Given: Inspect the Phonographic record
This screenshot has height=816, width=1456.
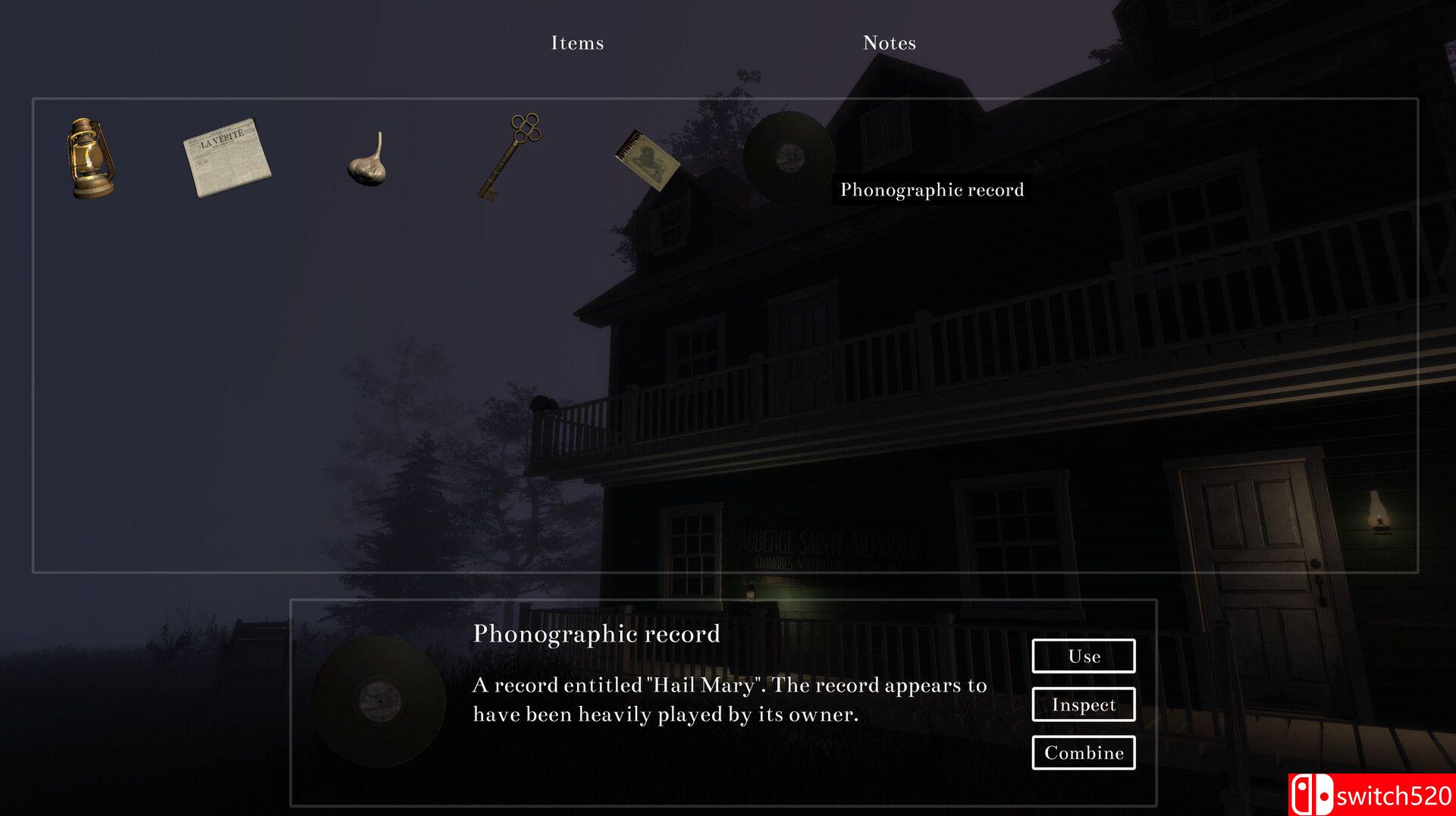Looking at the screenshot, I should tap(1083, 705).
